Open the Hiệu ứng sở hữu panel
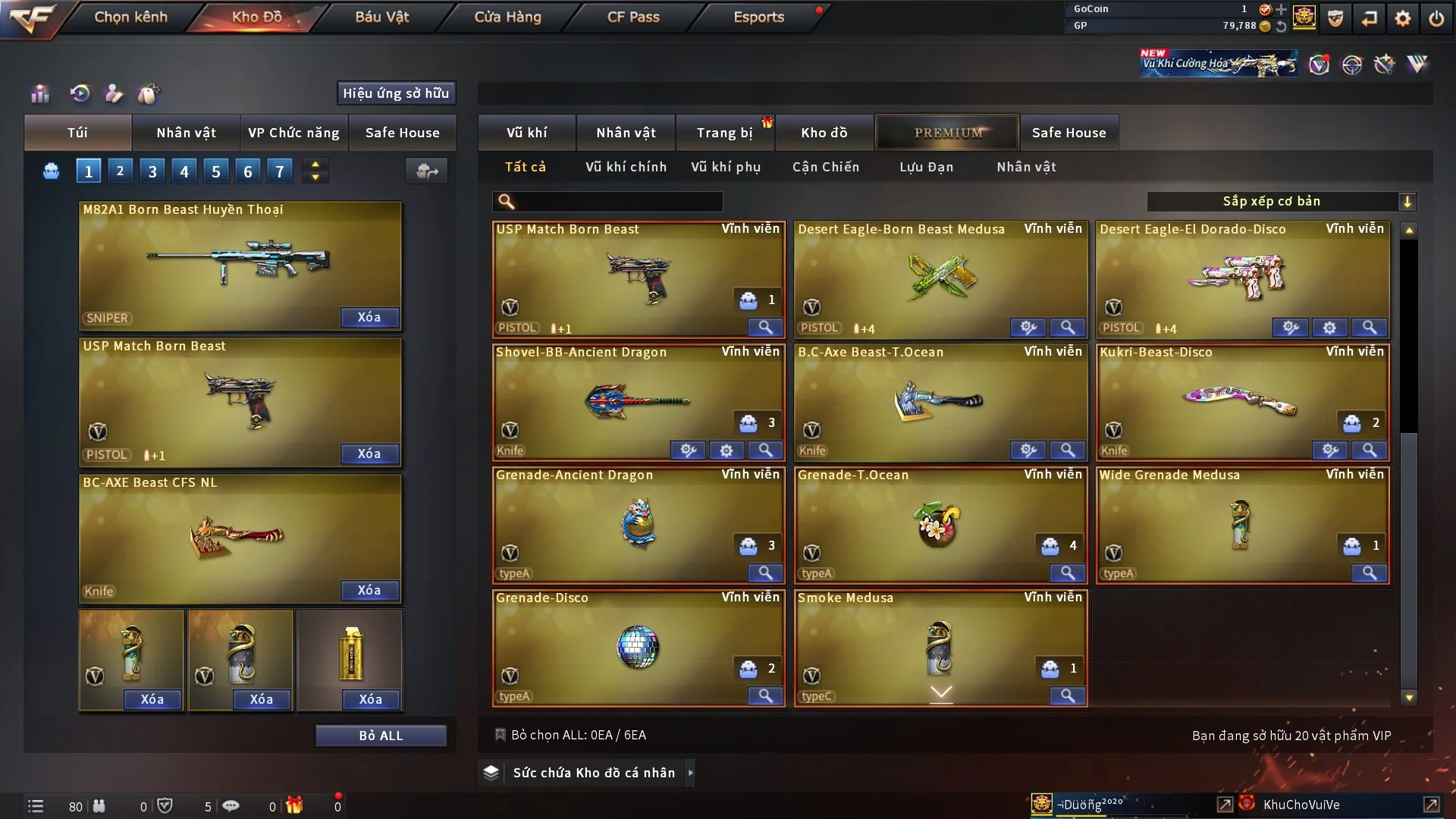This screenshot has width=1456, height=819. [396, 93]
